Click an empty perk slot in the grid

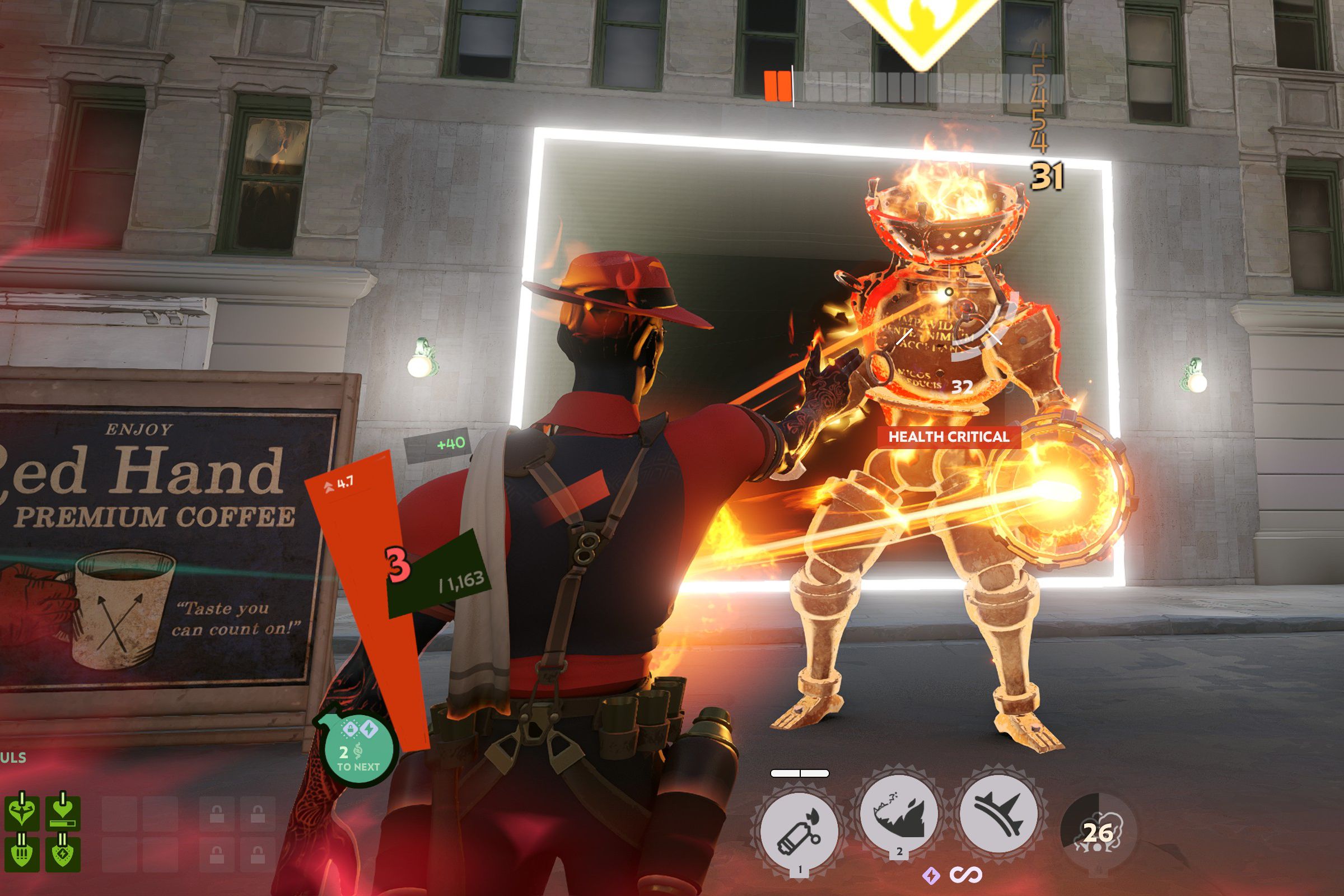coord(119,813)
